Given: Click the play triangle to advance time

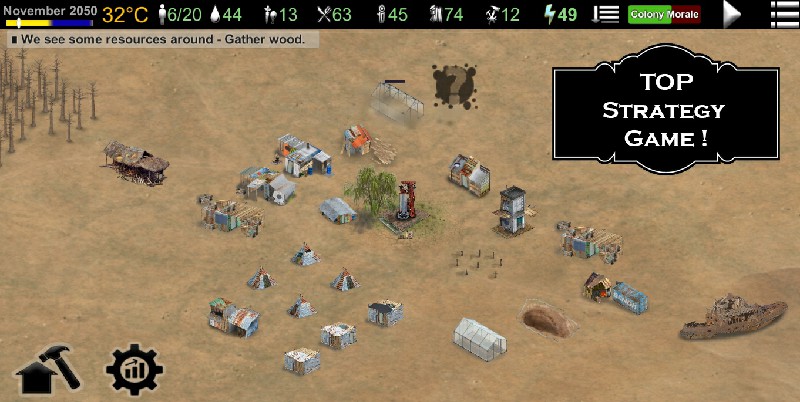Looking at the screenshot, I should (x=733, y=14).
